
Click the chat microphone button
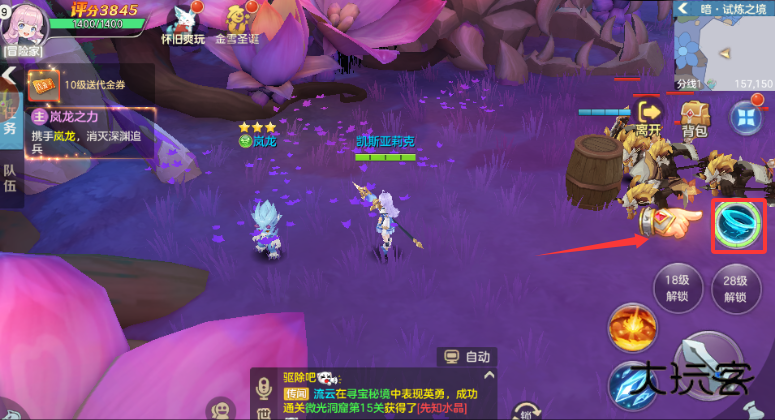click(266, 388)
